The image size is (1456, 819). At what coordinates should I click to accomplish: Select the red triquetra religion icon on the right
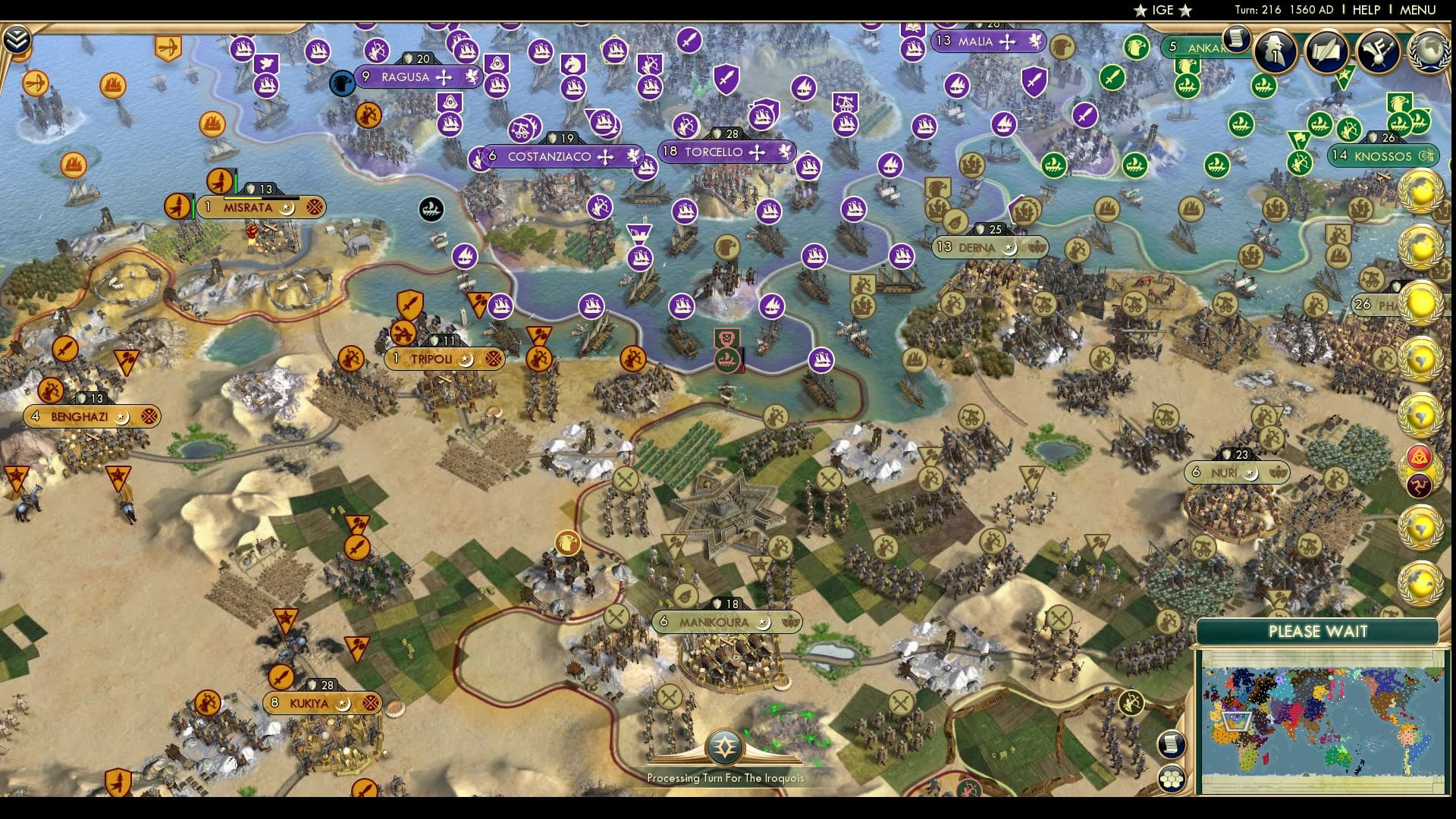coord(1417,457)
